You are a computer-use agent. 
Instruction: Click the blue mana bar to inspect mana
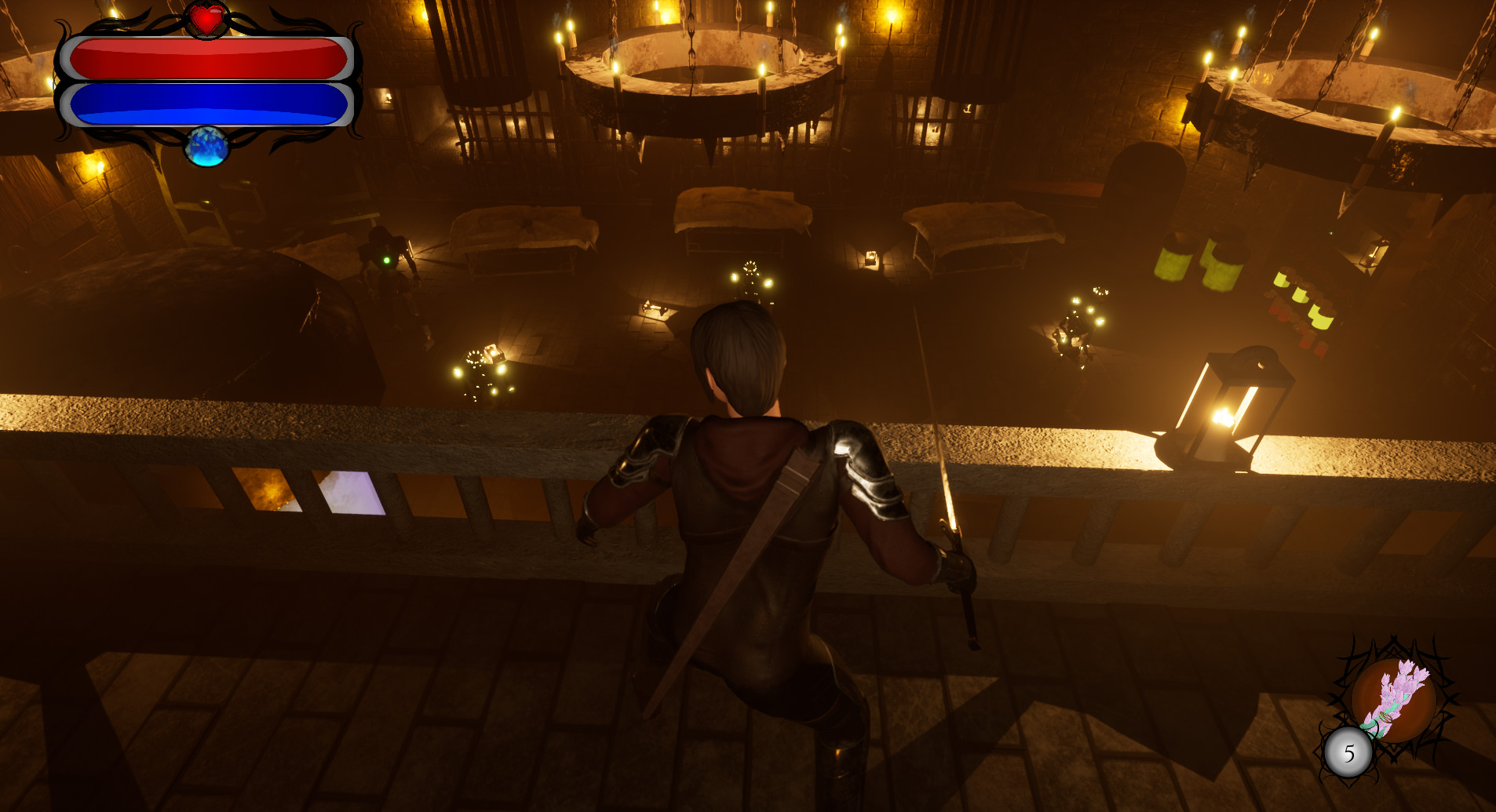point(208,104)
